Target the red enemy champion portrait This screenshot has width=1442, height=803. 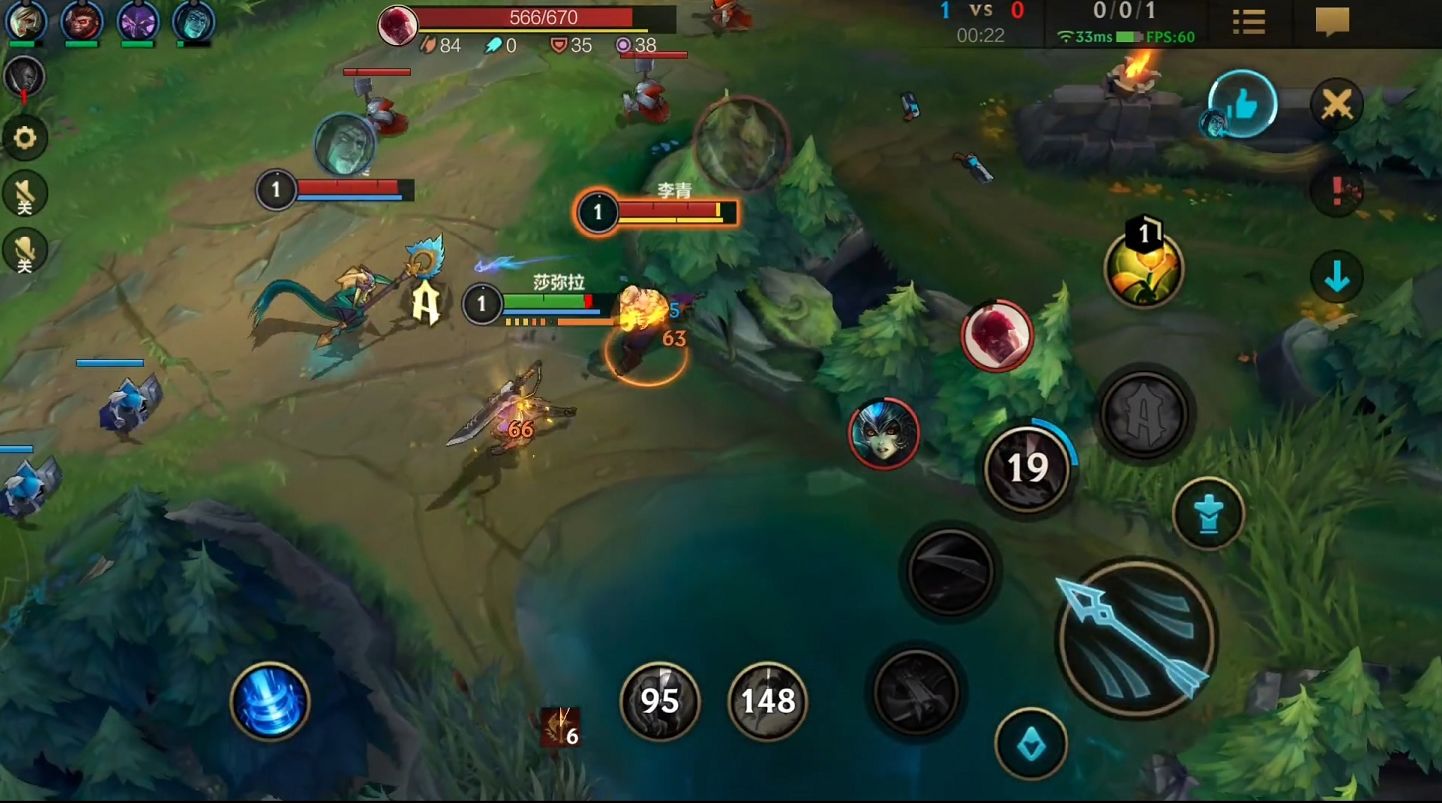(x=997, y=336)
